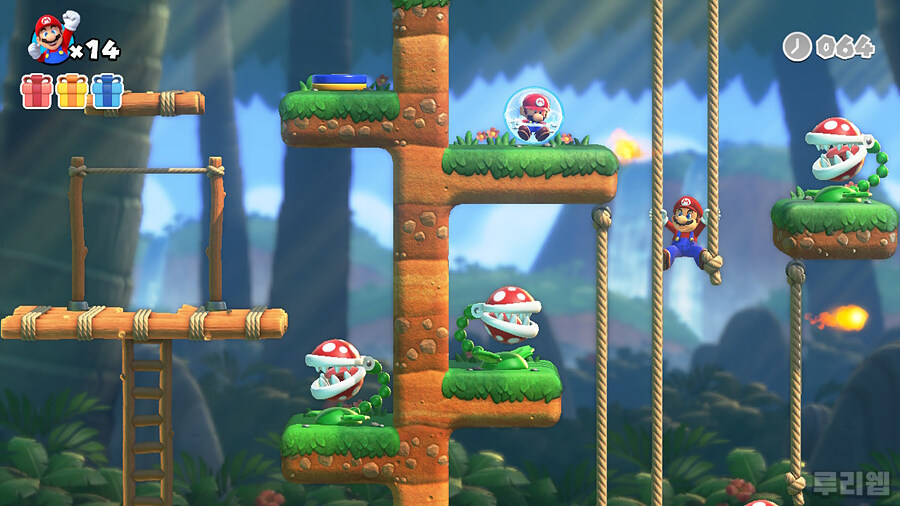
Task: Select the yellow present icon
Action: pyautogui.click(x=72, y=91)
